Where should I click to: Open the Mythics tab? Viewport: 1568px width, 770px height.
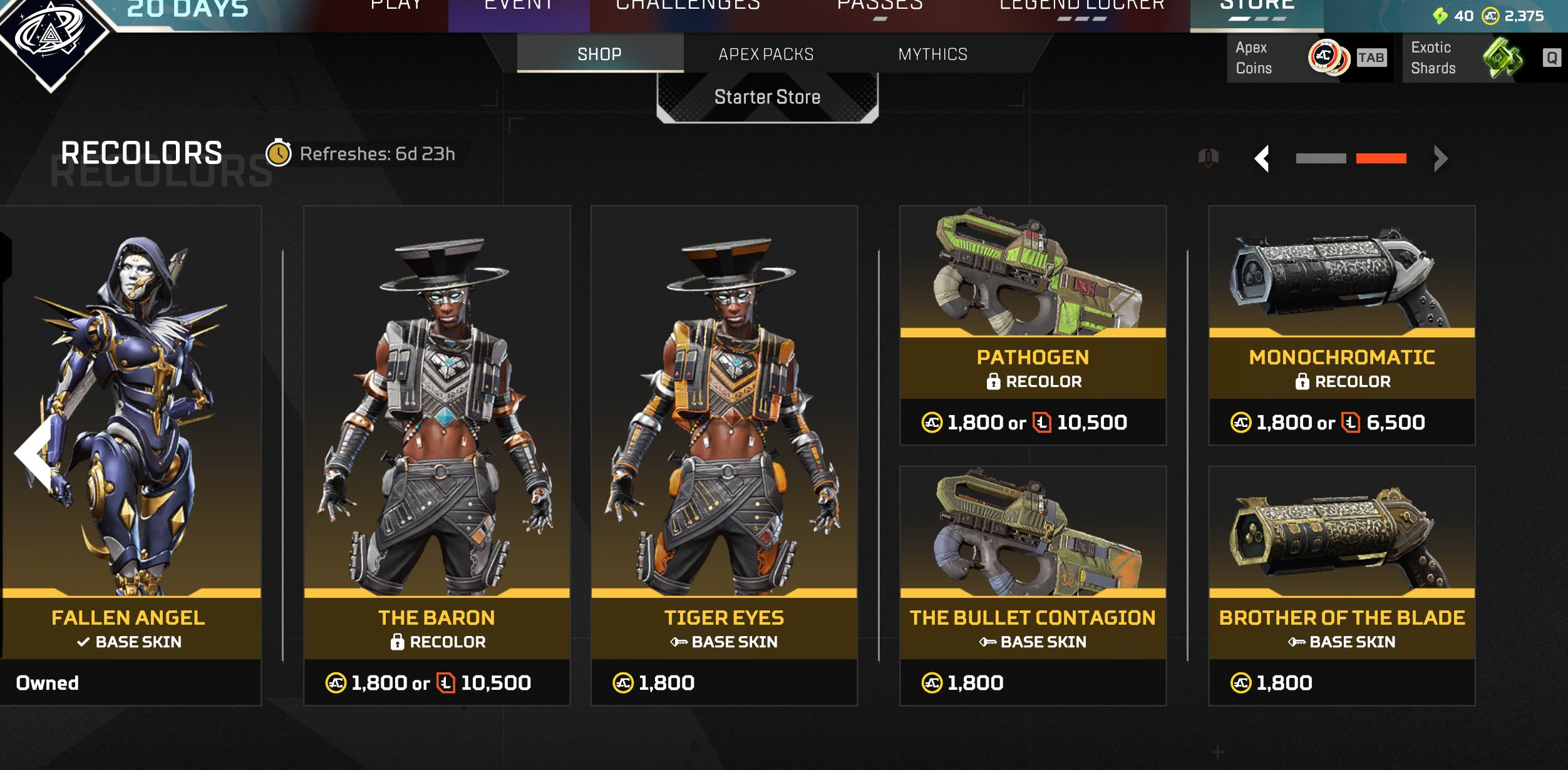[x=932, y=54]
